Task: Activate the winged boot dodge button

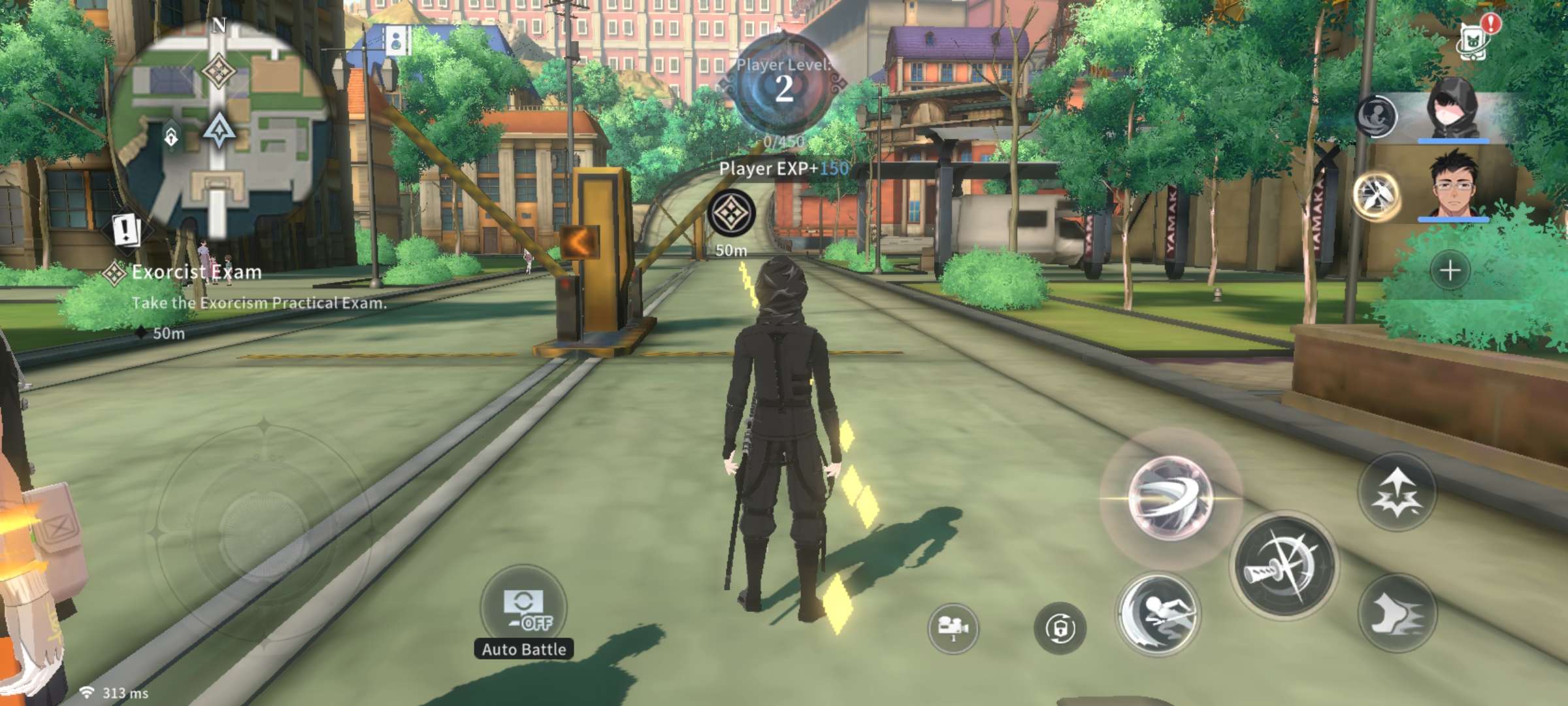Action: pos(1397,613)
